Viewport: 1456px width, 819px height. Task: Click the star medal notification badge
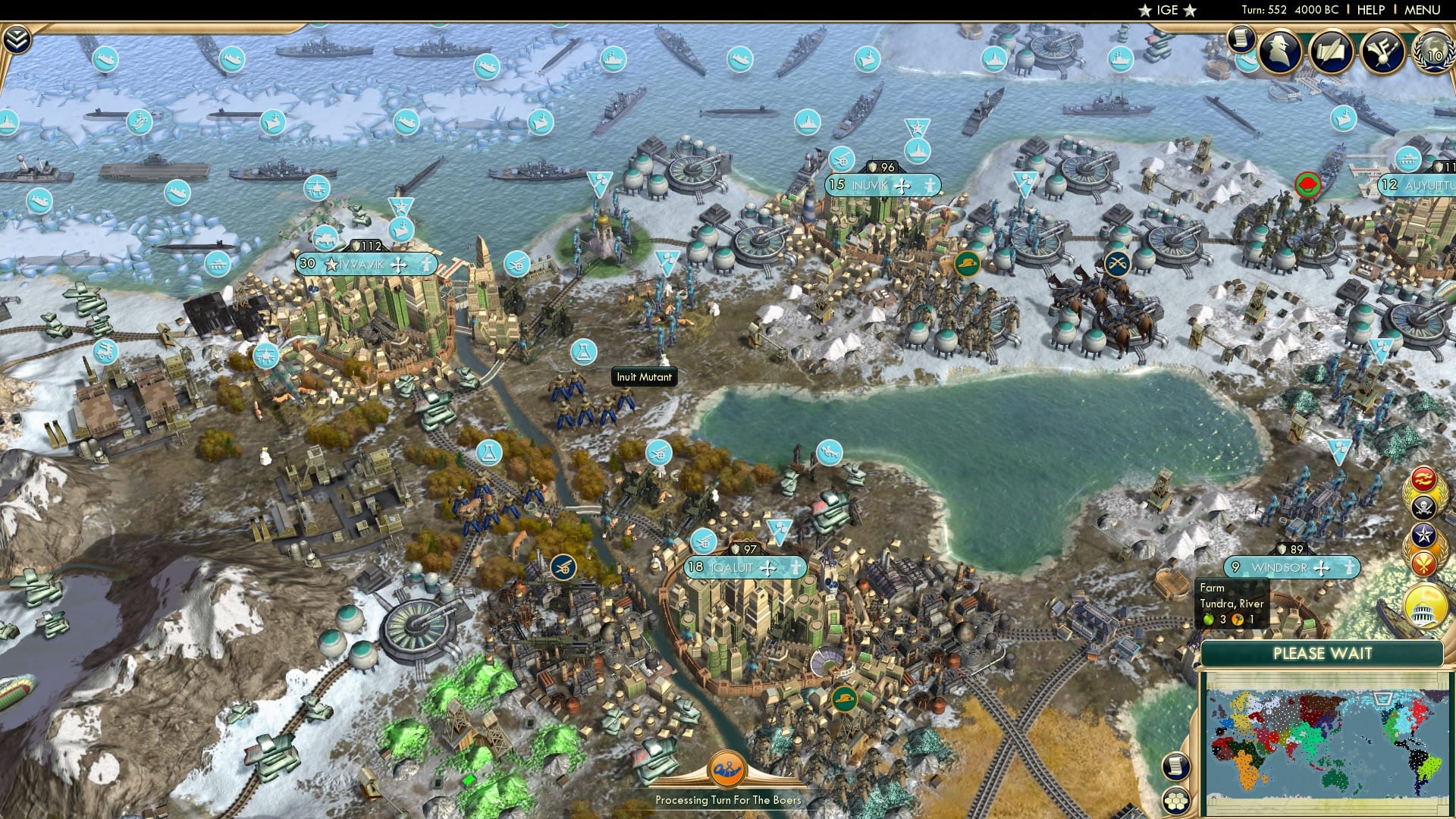coord(1423,534)
